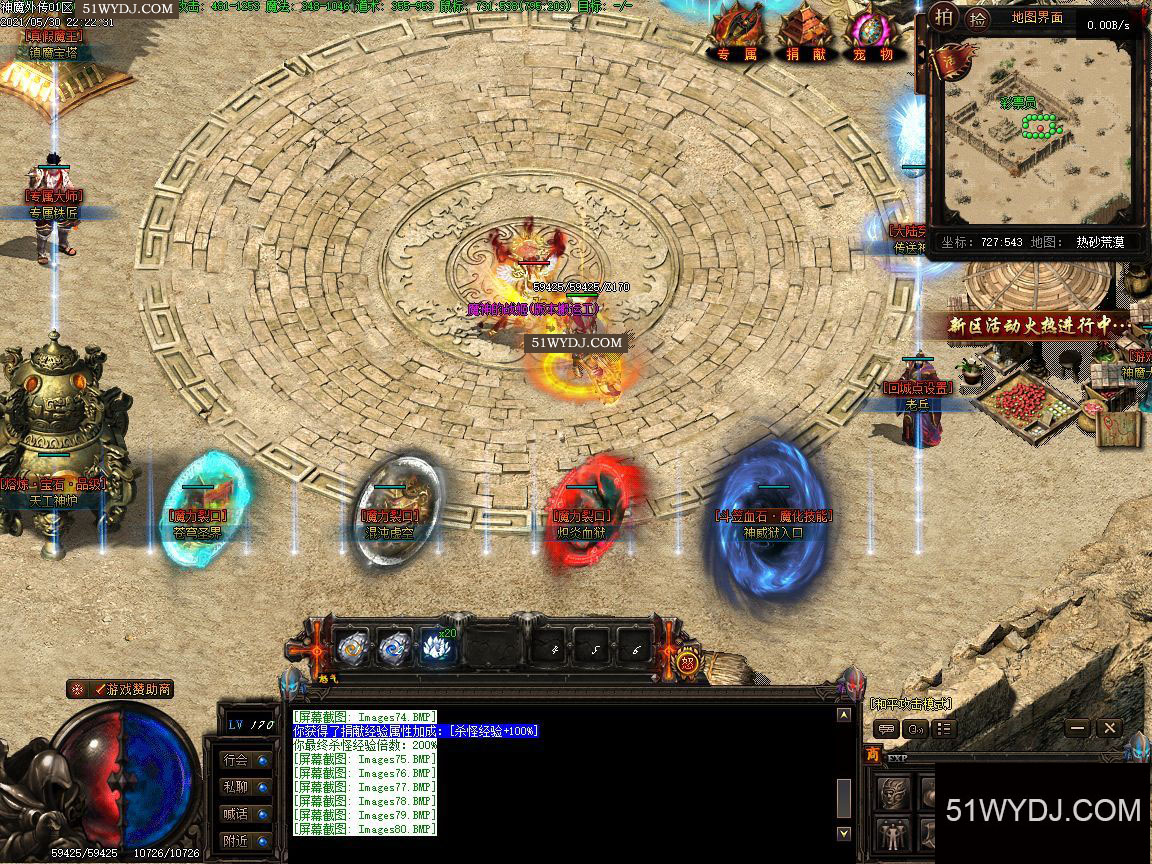
Task: Close the game with the X button
Action: (1108, 729)
